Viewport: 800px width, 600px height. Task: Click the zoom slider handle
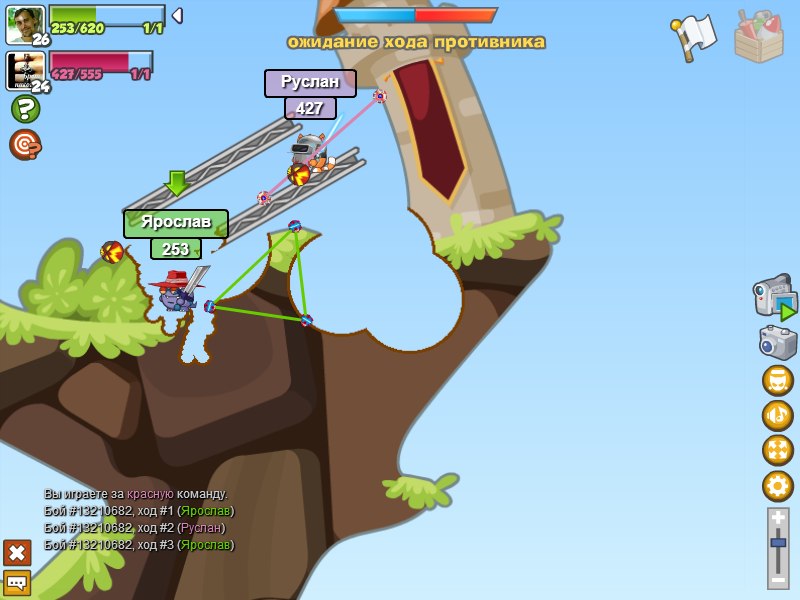[778, 543]
